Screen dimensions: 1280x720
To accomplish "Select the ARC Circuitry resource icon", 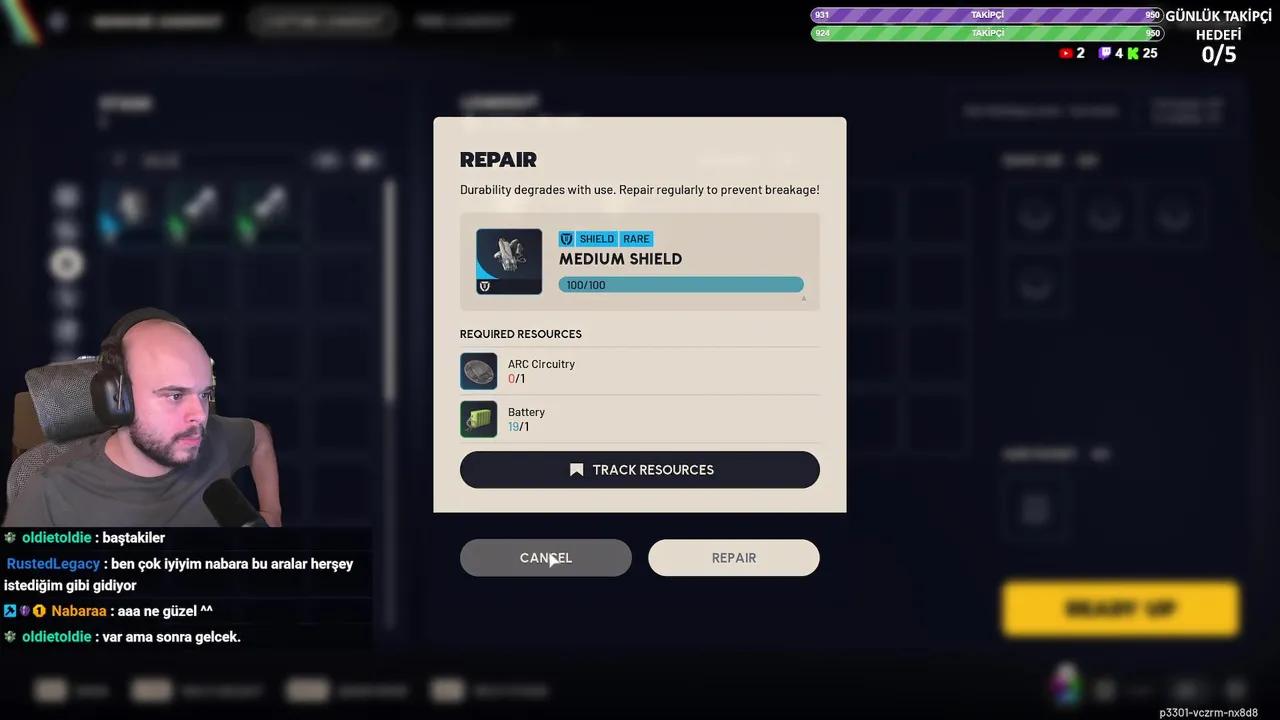I will (478, 371).
